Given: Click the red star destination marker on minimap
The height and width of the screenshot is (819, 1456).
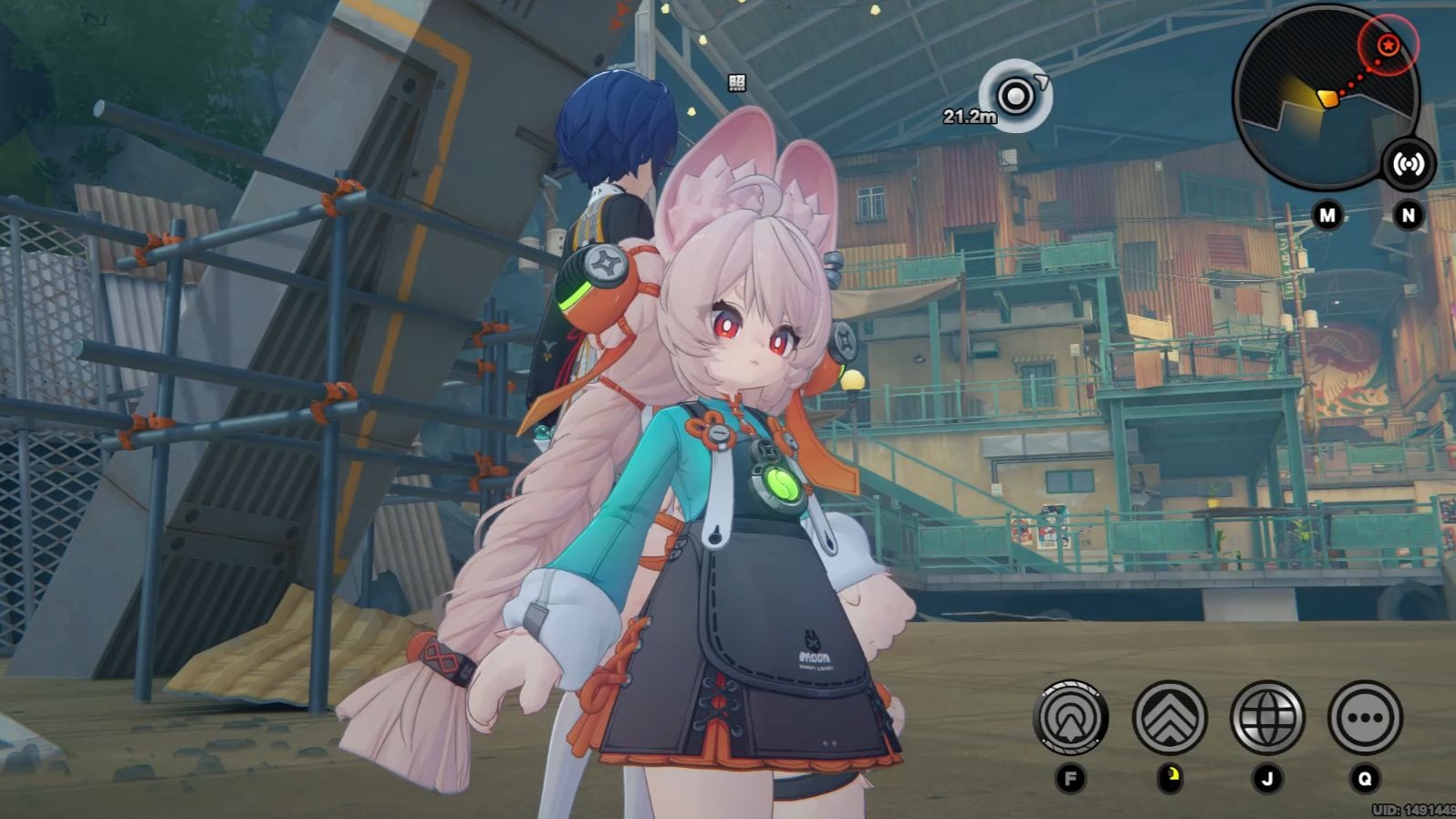Looking at the screenshot, I should tap(1388, 44).
